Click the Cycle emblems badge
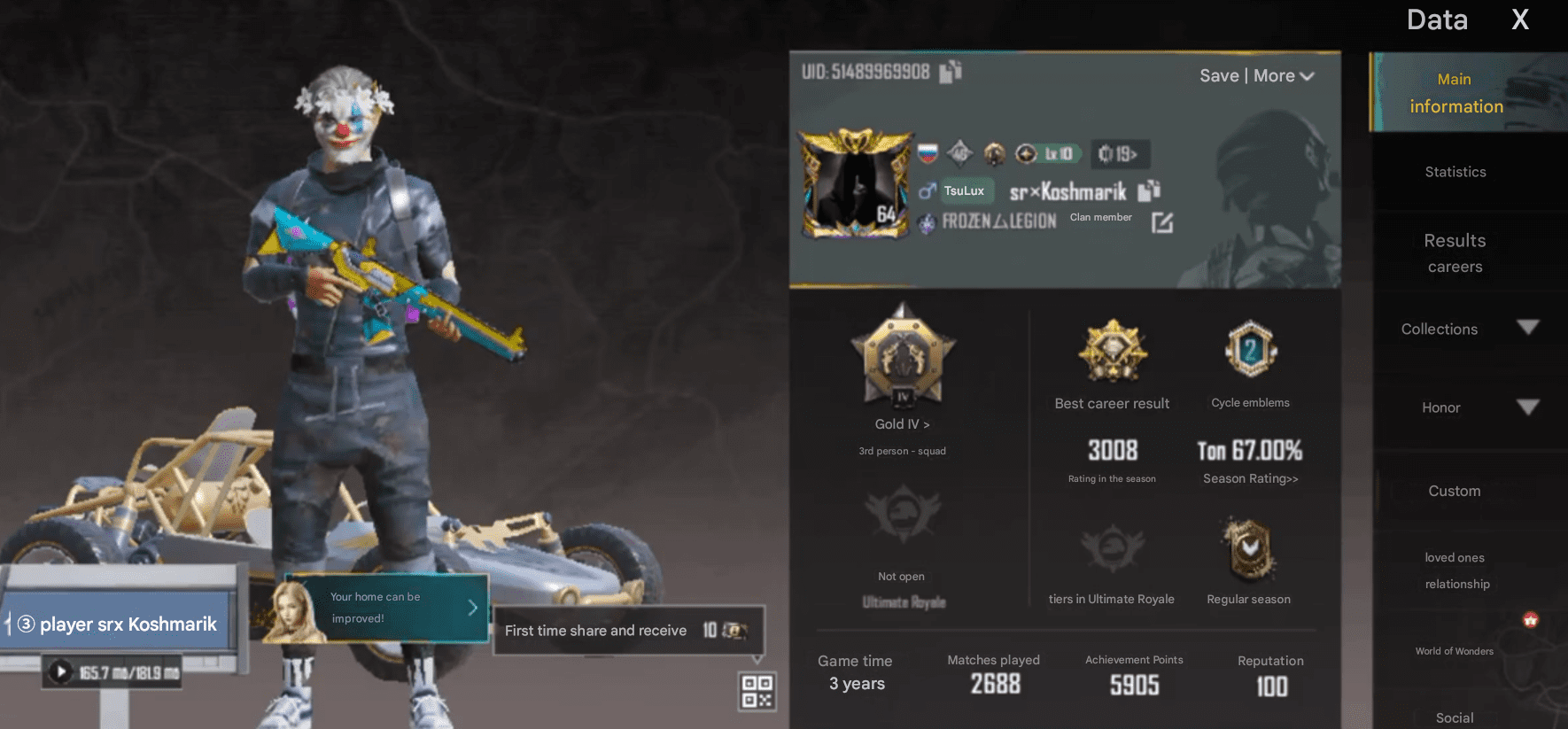The height and width of the screenshot is (729, 1568). [x=1250, y=349]
